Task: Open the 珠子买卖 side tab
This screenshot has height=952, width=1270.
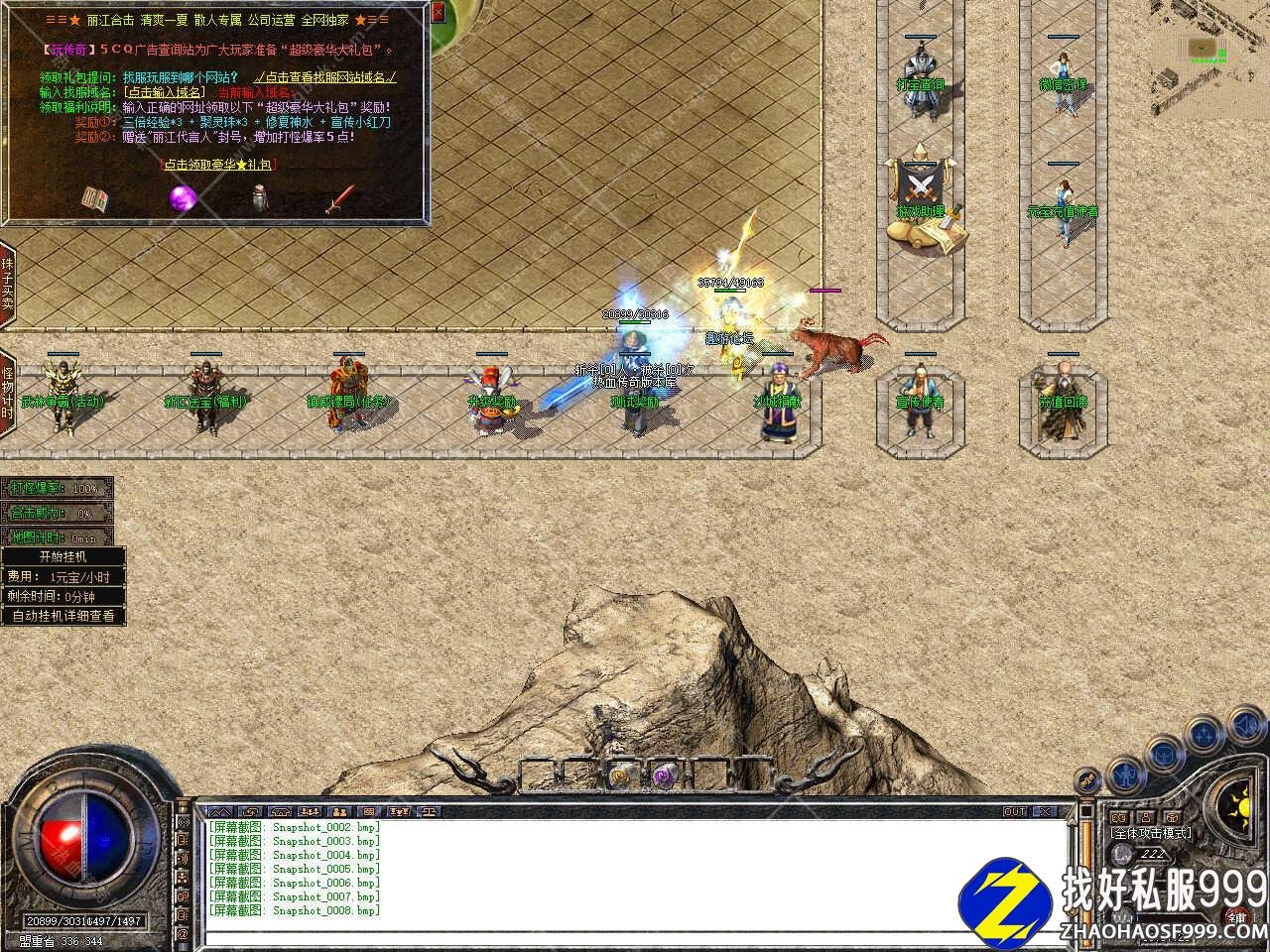Action: pyautogui.click(x=7, y=284)
